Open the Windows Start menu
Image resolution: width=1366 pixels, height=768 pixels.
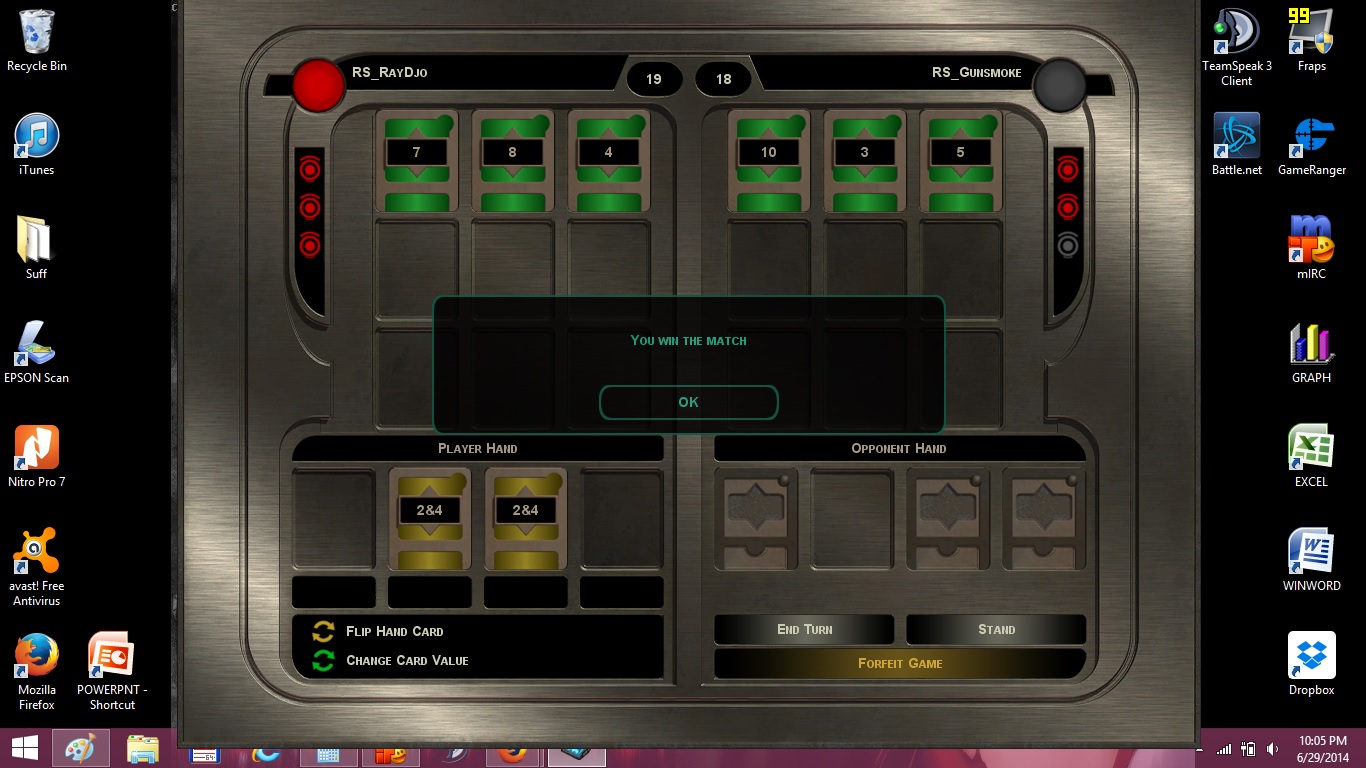pyautogui.click(x=24, y=748)
